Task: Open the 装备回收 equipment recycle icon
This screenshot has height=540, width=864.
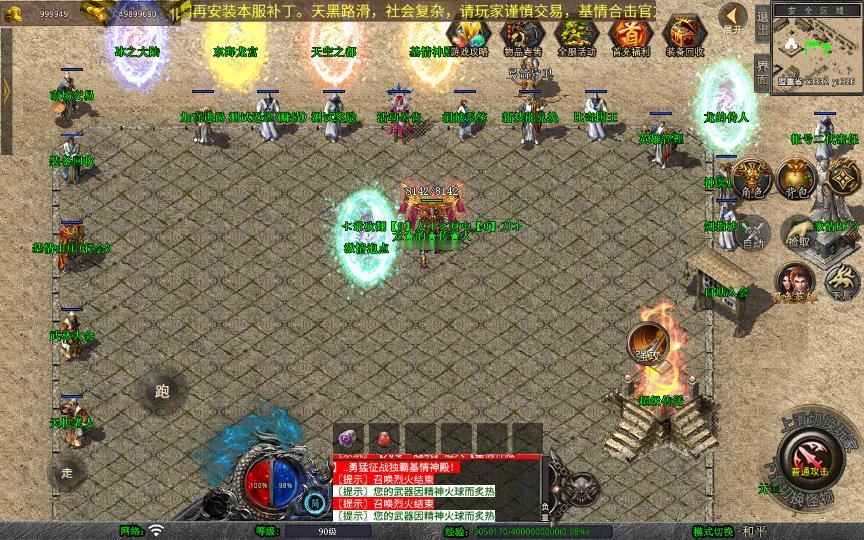Action: pos(684,35)
